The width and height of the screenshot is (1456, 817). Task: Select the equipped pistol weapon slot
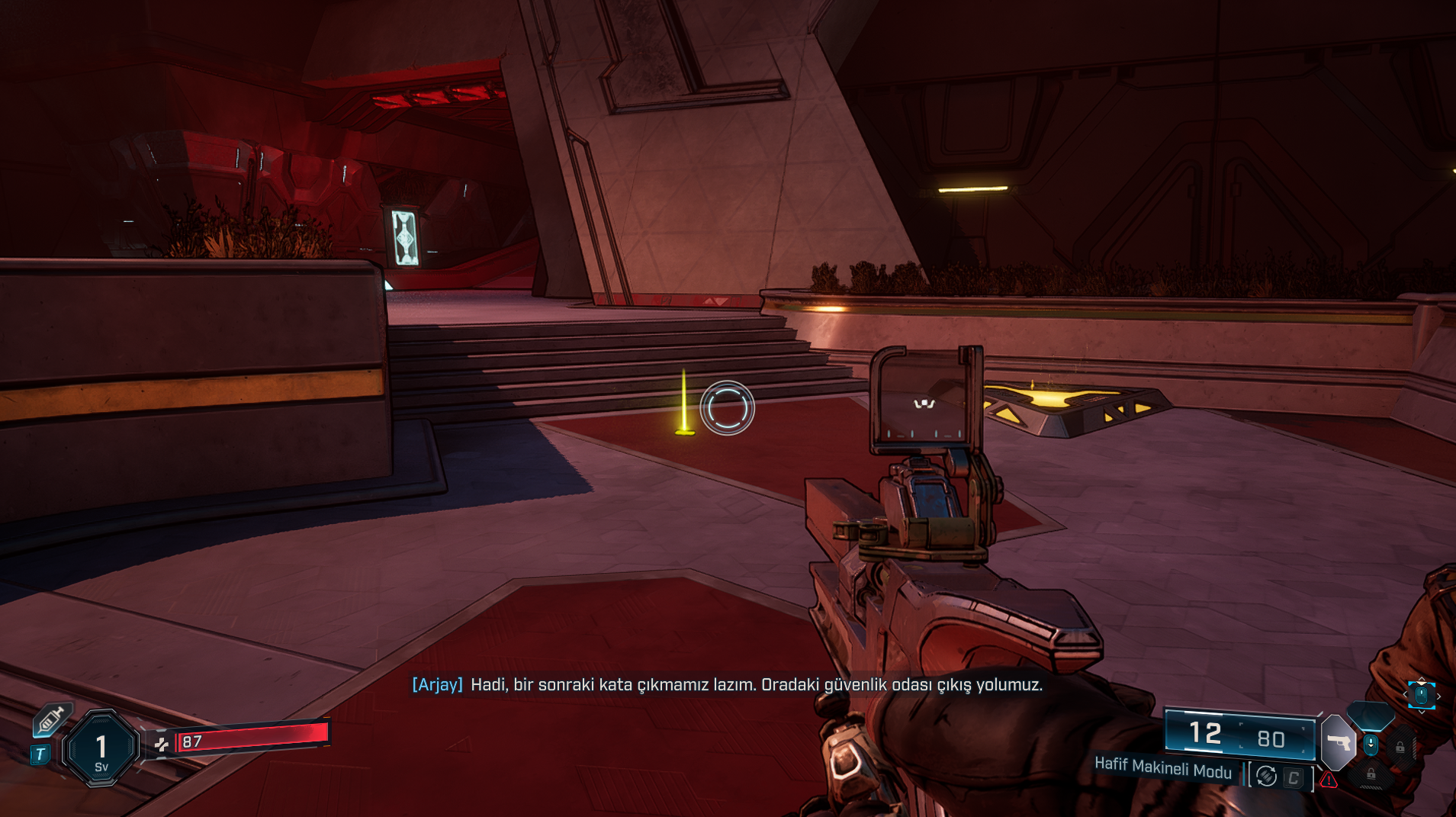tap(1339, 741)
